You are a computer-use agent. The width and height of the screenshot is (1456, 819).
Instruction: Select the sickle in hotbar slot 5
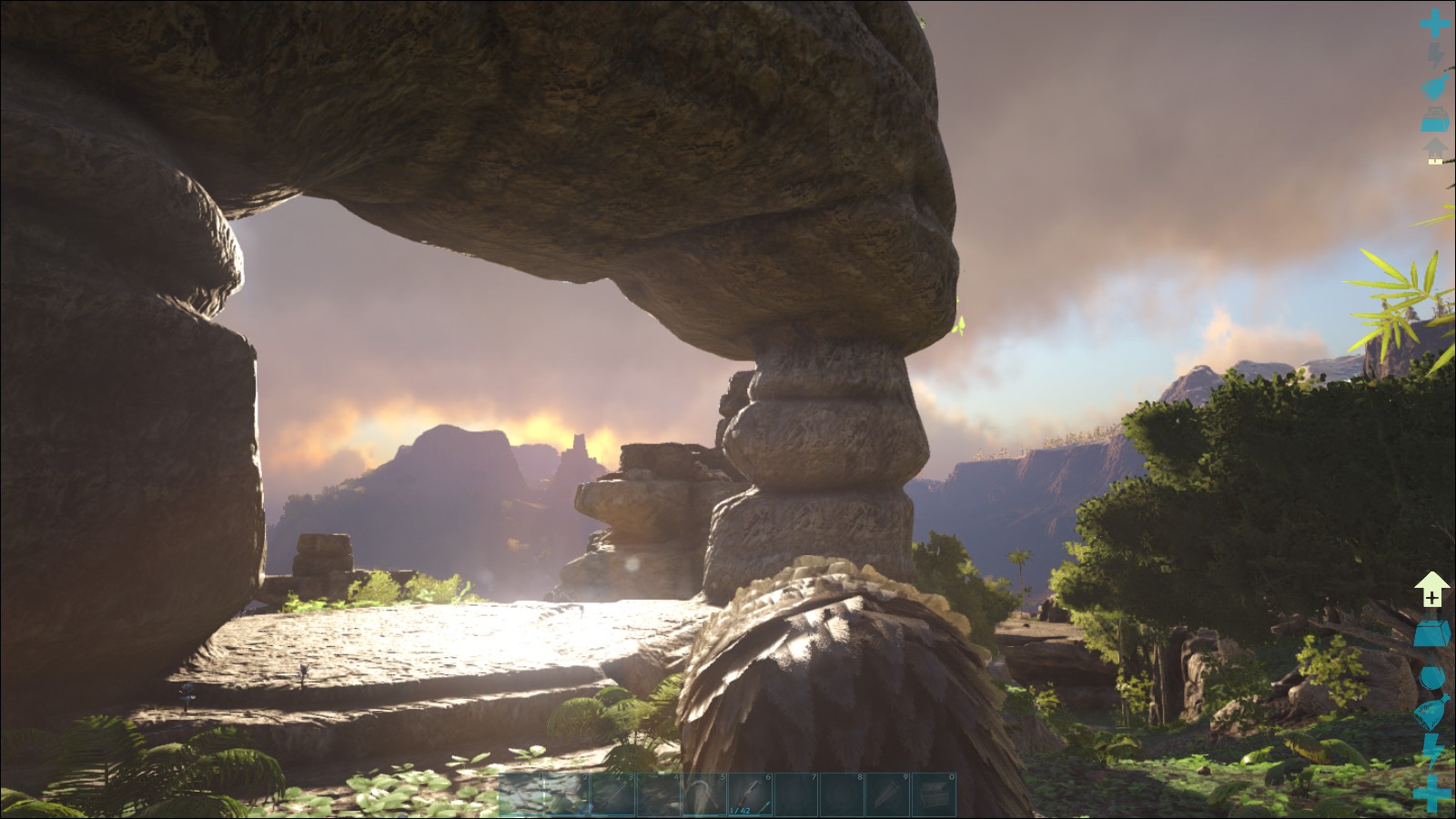[x=705, y=794]
